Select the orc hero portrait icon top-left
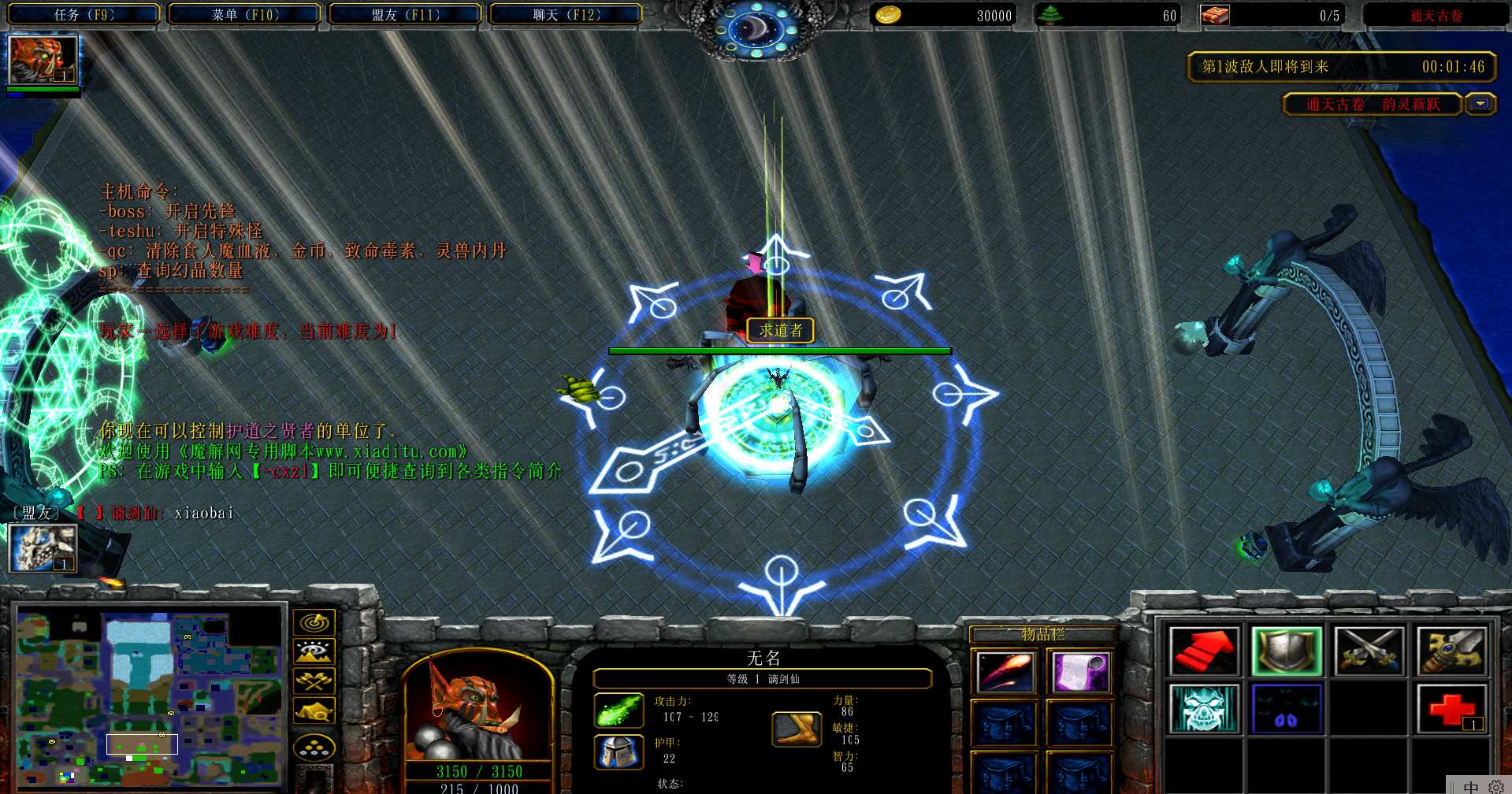The image size is (1512, 794). coord(43,60)
